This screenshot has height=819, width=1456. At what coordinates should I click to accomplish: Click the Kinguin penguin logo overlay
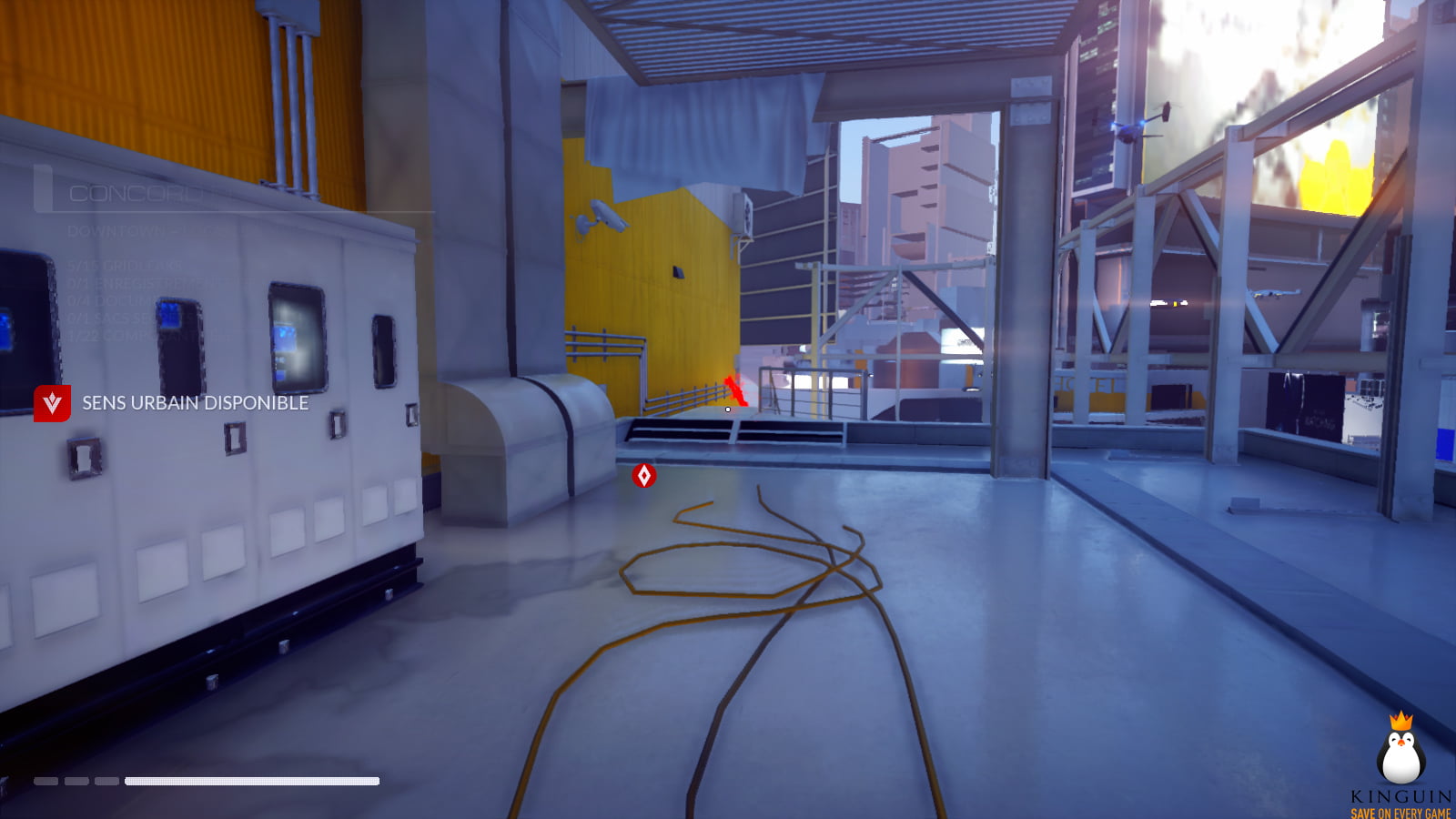[1400, 752]
